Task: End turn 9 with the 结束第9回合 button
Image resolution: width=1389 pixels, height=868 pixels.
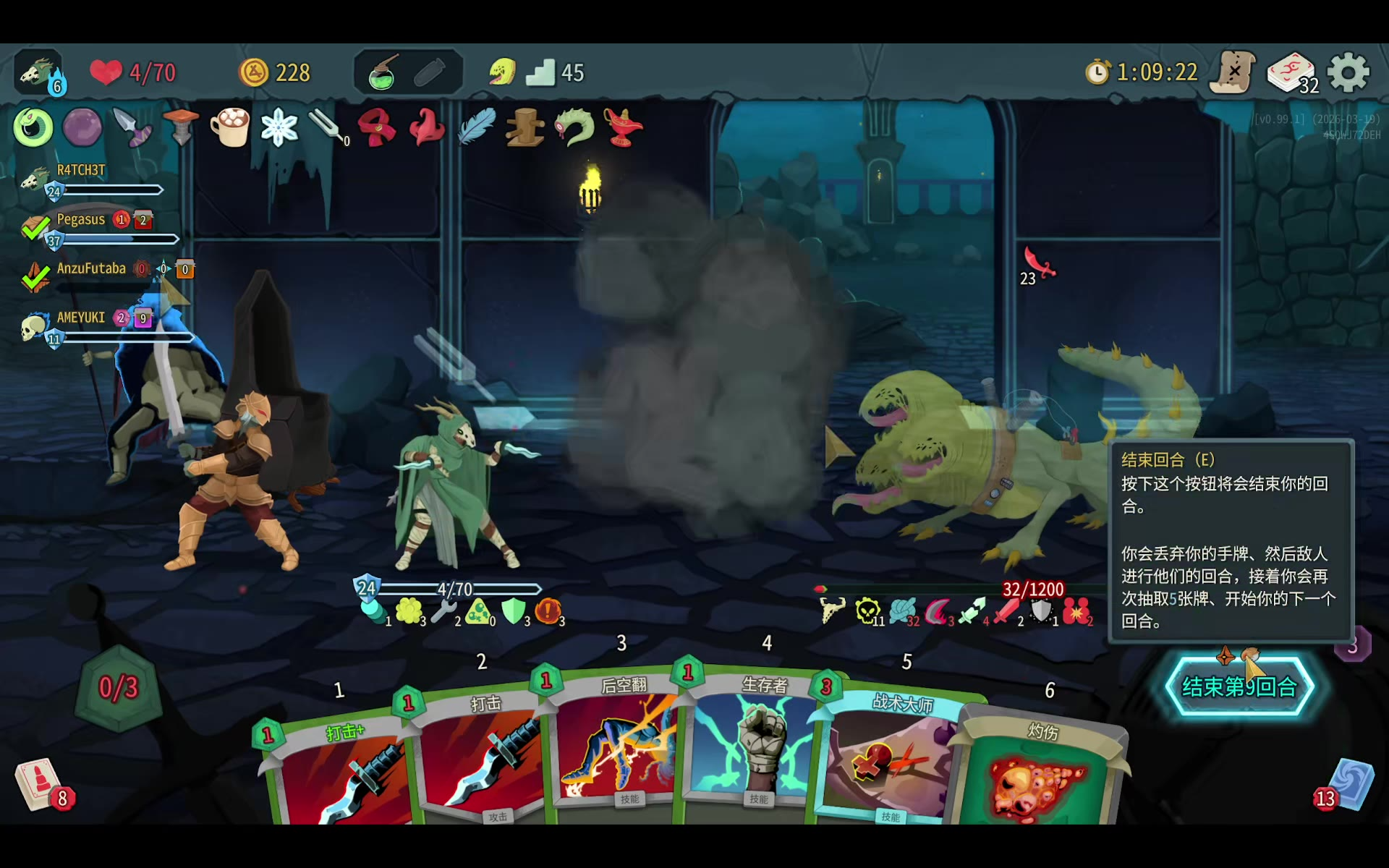Action: [1239, 686]
